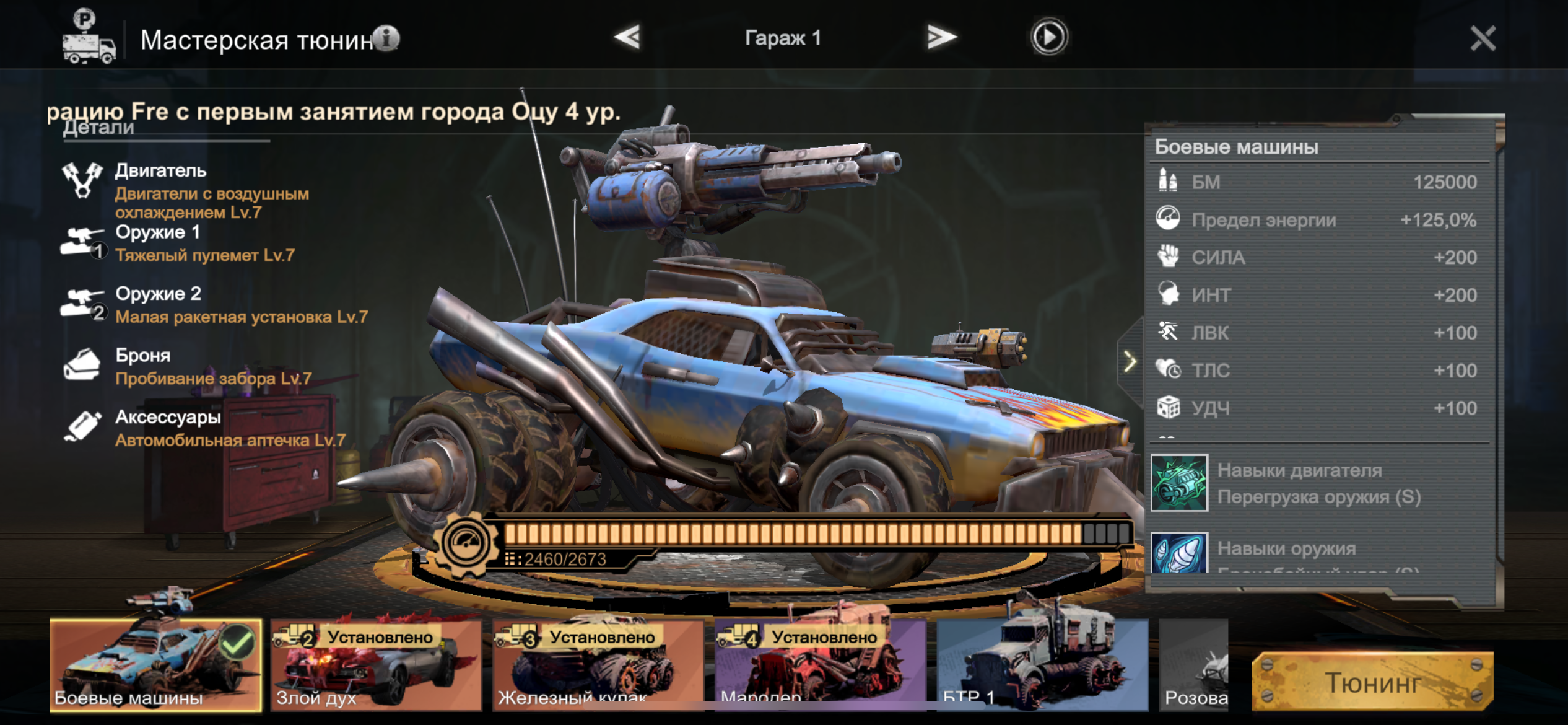Select the partially visible Розова vehicle
The width and height of the screenshot is (1568, 725).
click(1194, 665)
